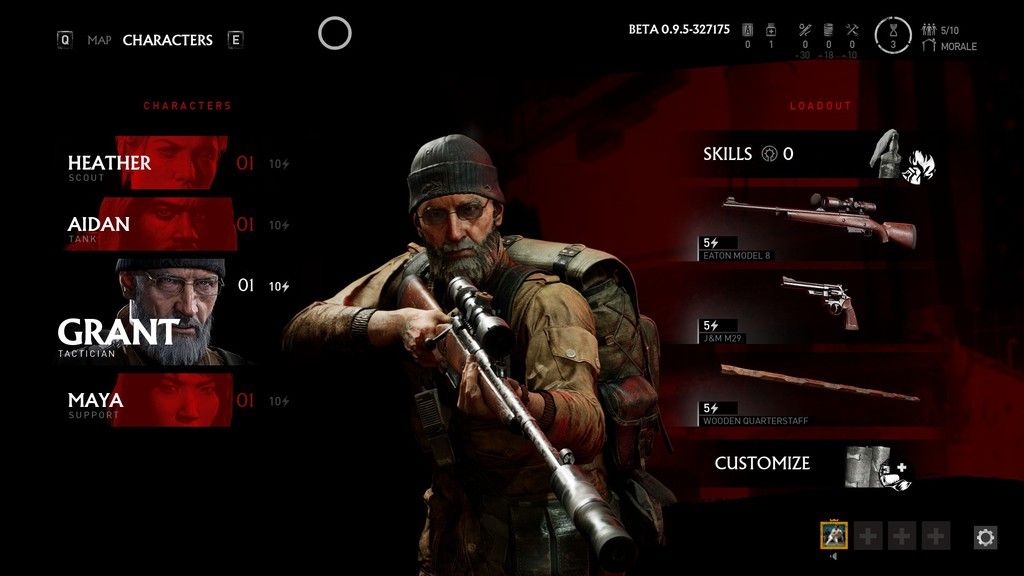
Task: Select the Characters tab
Action: [x=167, y=40]
